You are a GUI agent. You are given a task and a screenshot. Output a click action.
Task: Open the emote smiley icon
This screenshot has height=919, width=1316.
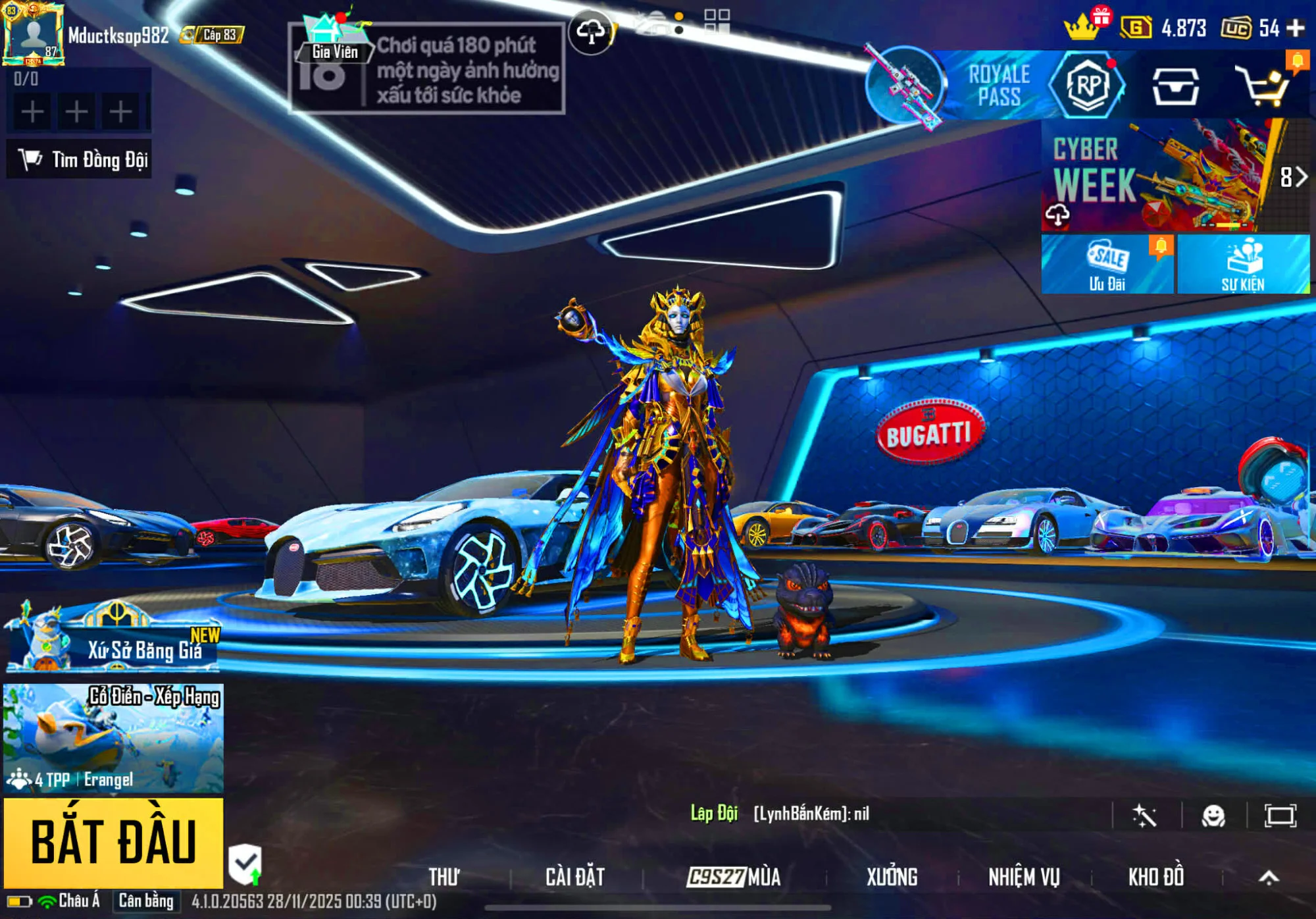(1213, 816)
